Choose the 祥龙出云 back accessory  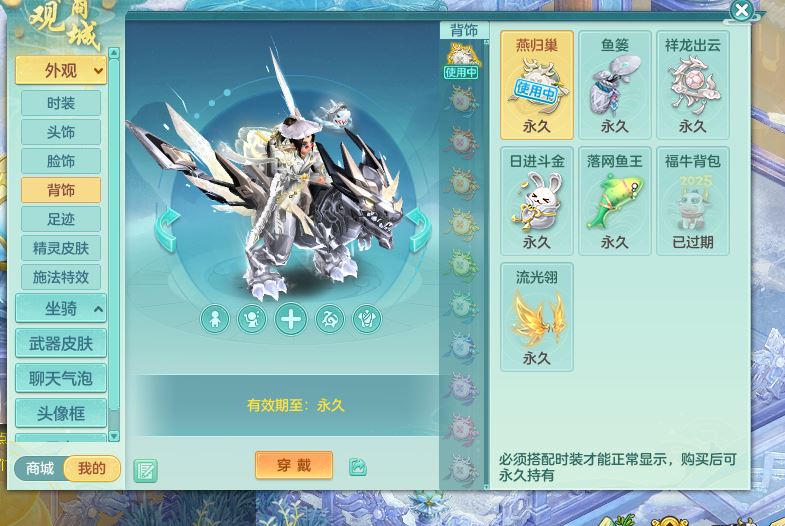692,85
